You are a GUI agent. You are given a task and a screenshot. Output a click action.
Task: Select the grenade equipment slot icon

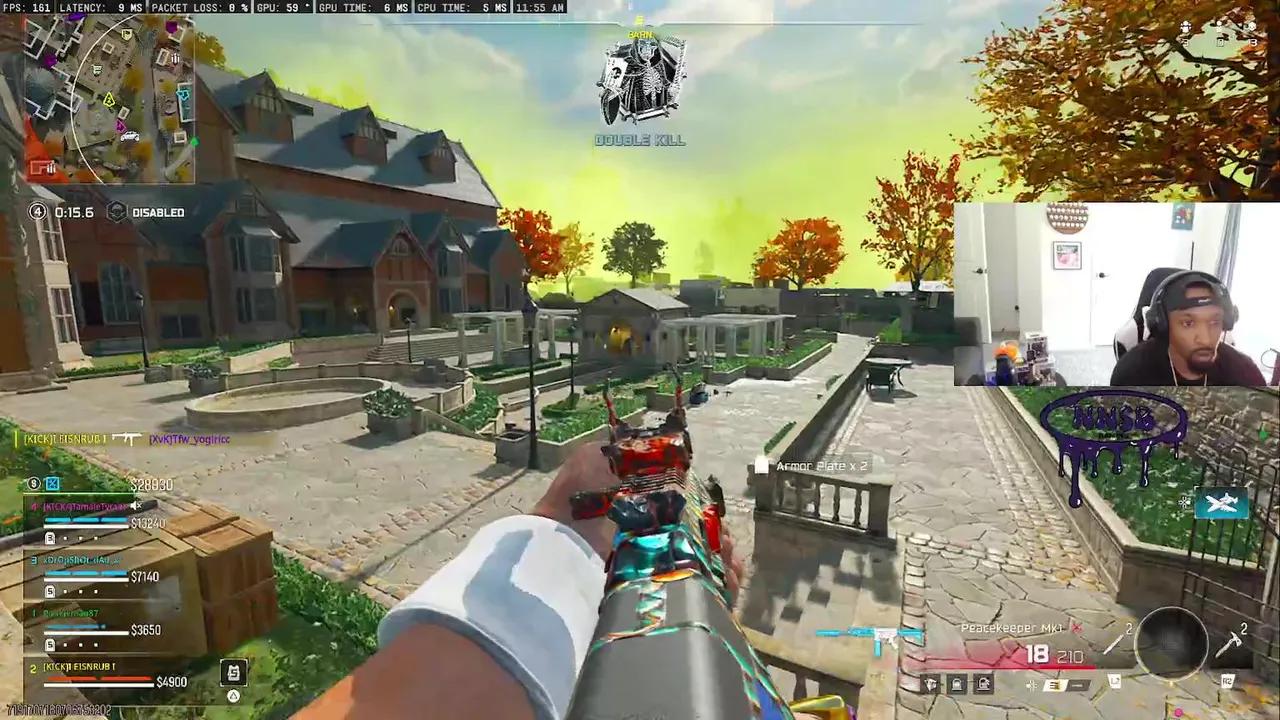[931, 682]
